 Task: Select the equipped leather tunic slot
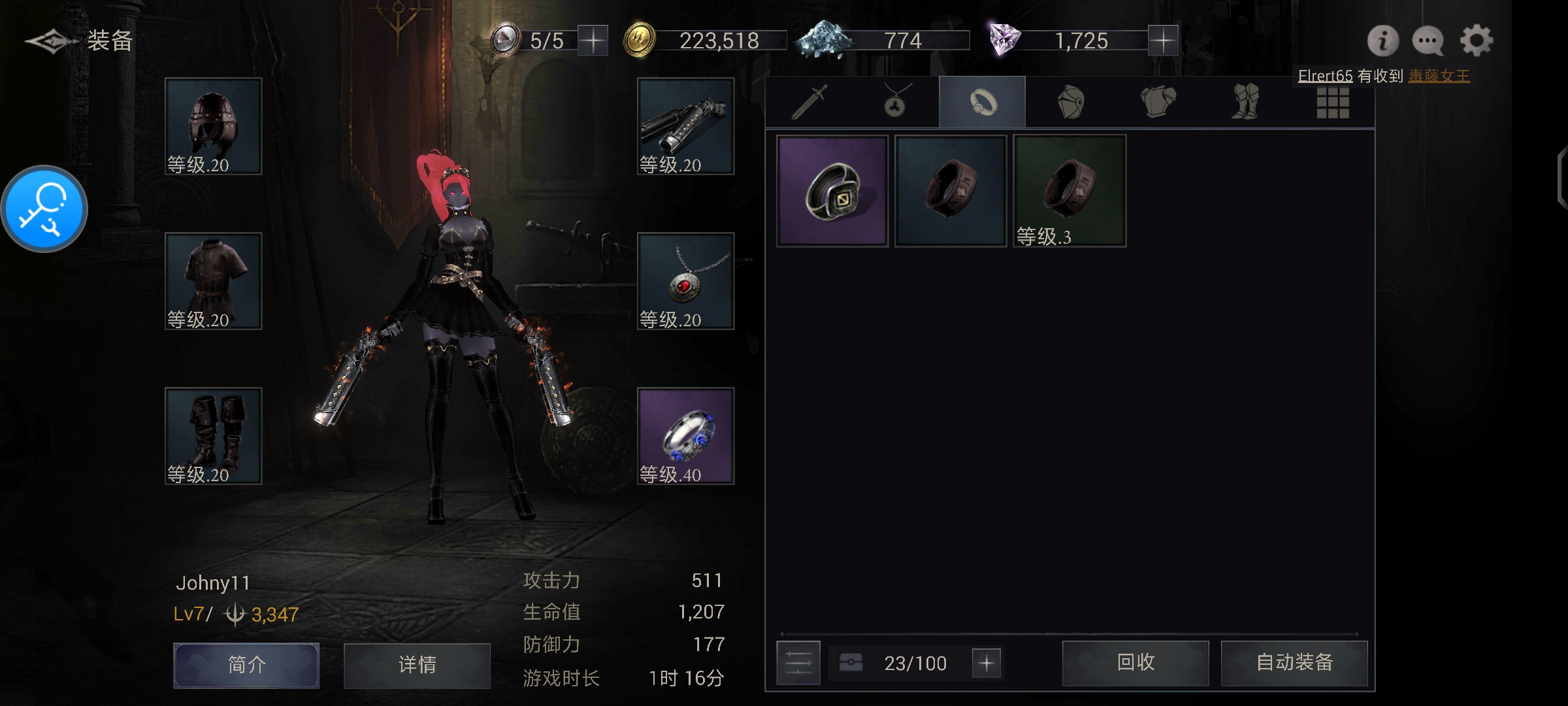(x=213, y=281)
